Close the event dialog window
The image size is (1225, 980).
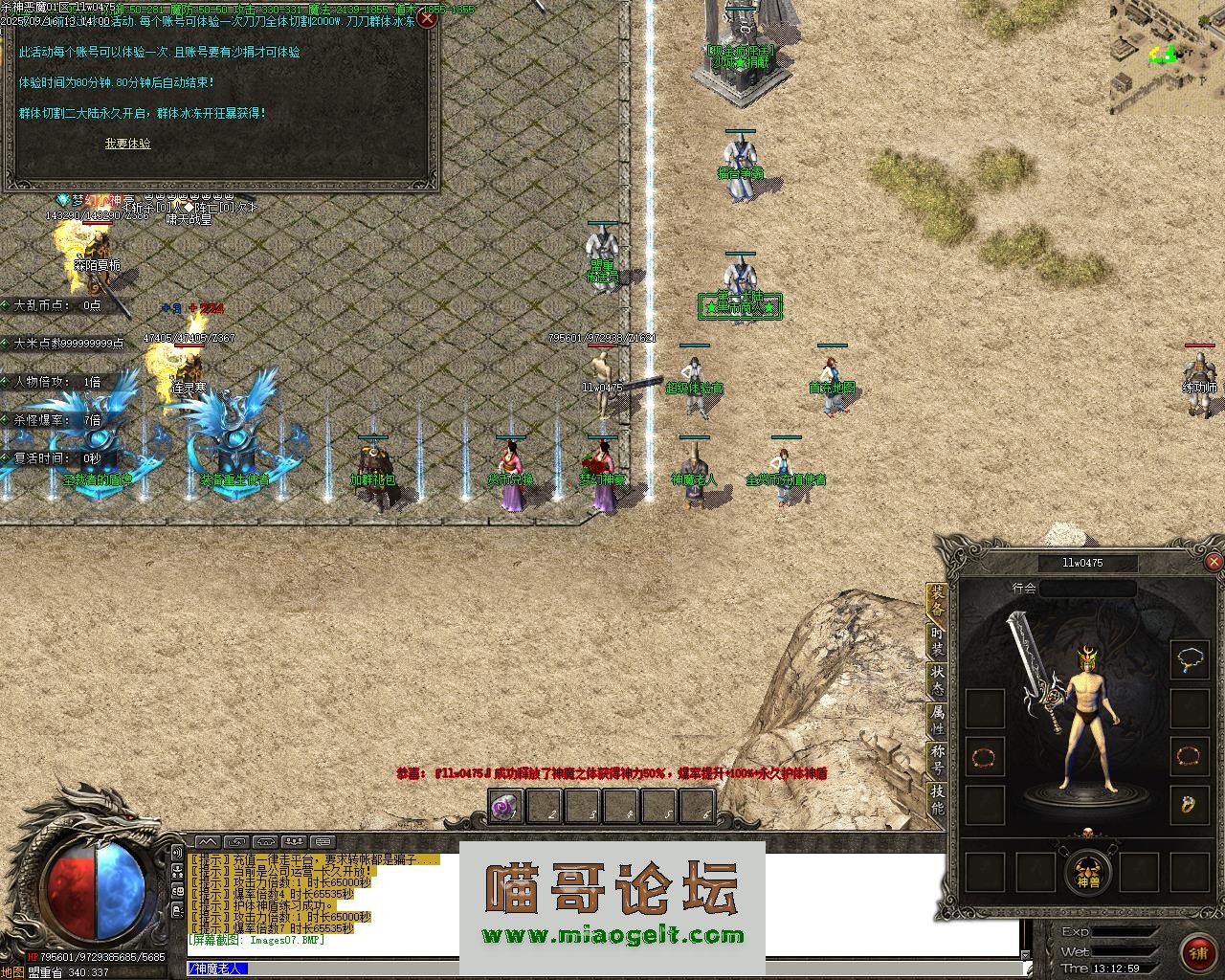(x=427, y=18)
